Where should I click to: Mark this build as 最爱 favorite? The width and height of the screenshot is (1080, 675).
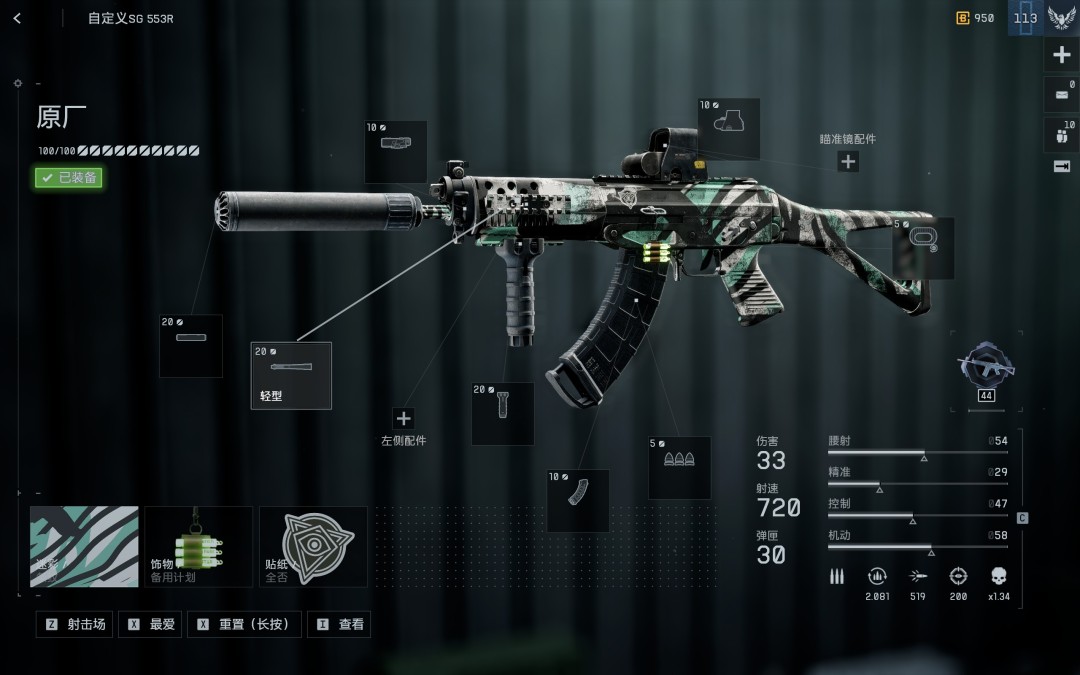(153, 624)
